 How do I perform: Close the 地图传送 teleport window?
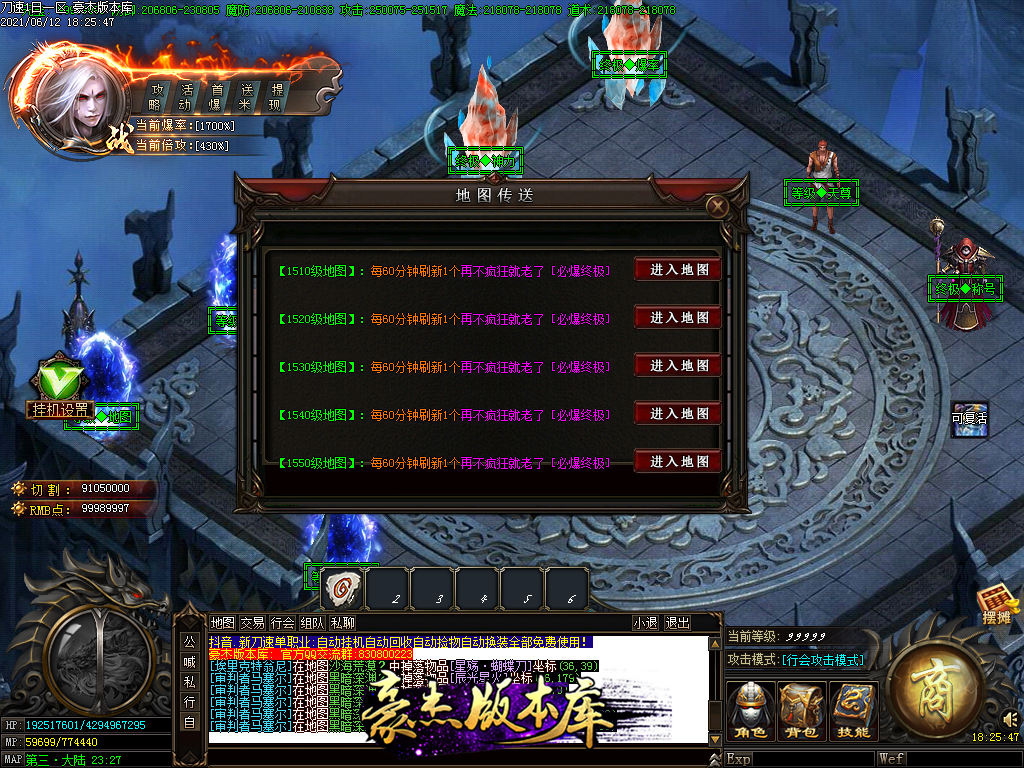[x=716, y=207]
